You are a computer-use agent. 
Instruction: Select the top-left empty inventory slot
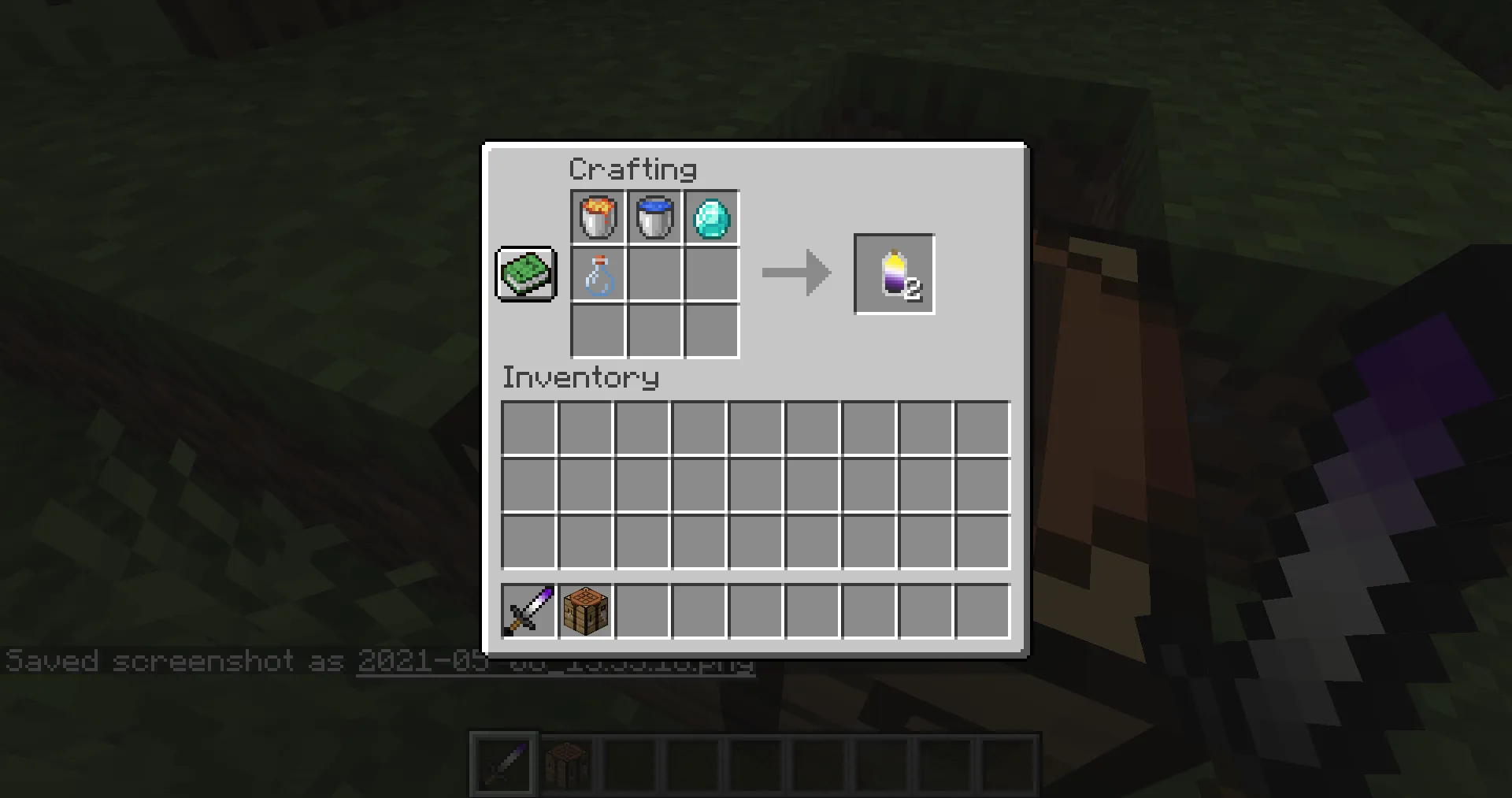pyautogui.click(x=529, y=426)
